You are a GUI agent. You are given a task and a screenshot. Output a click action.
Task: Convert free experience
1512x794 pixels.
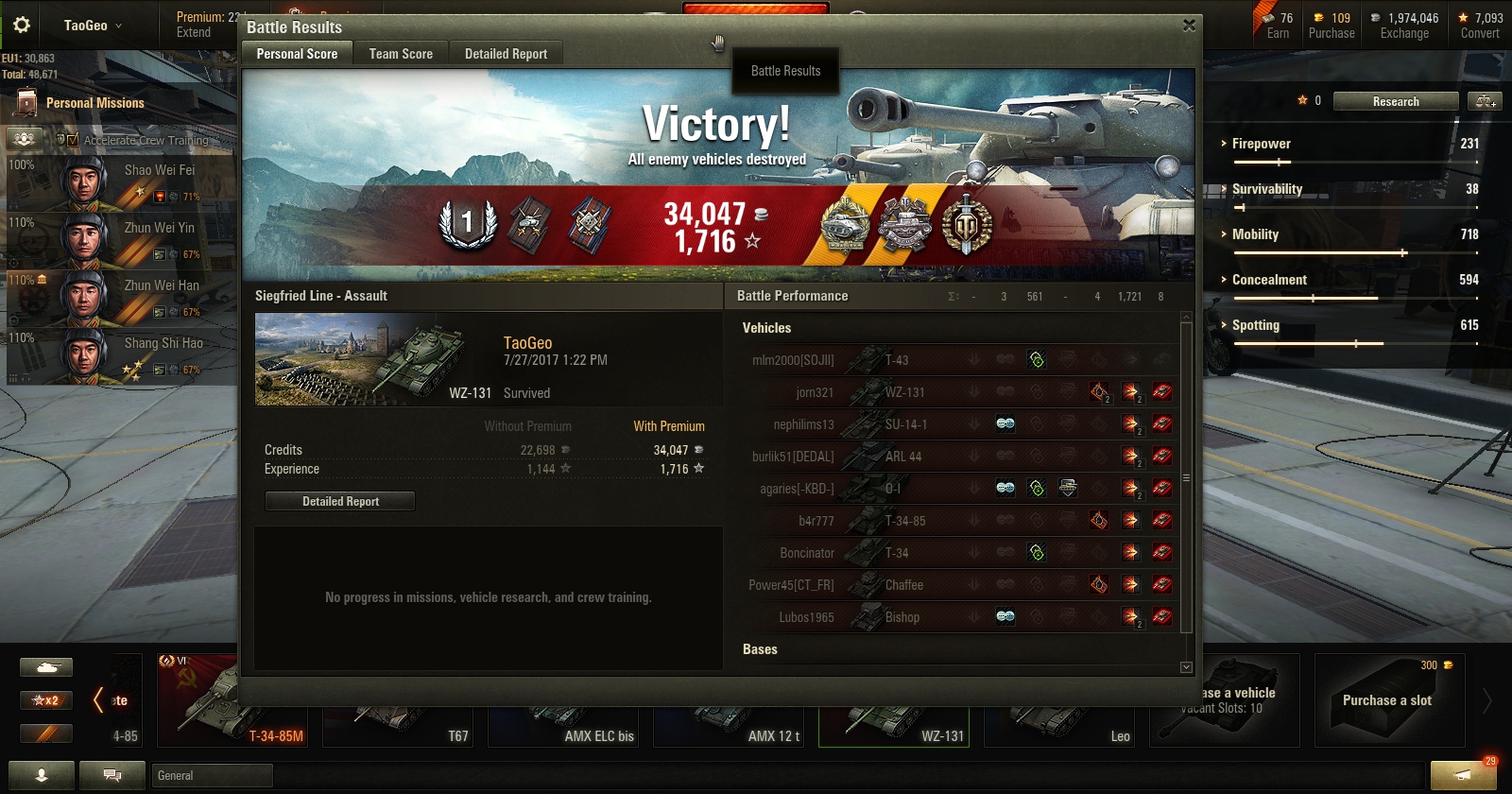pos(1480,26)
